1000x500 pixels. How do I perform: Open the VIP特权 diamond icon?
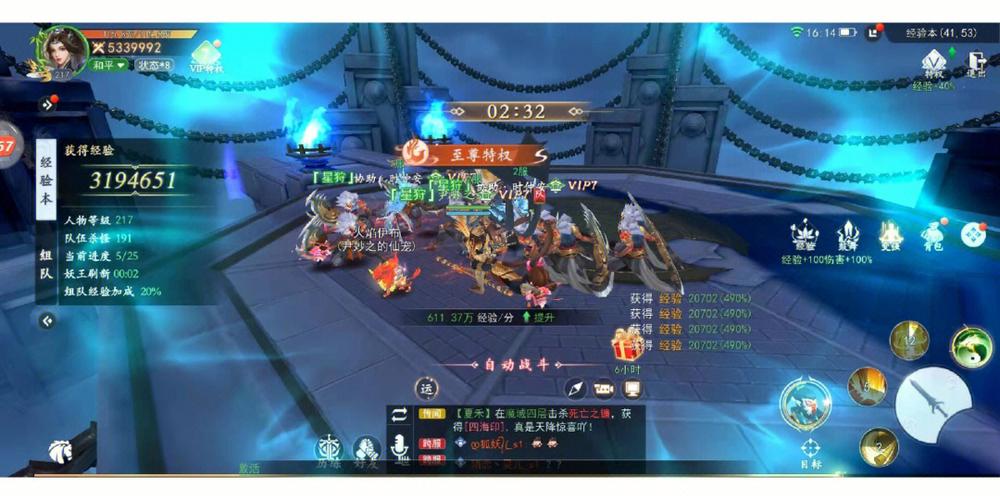pyautogui.click(x=207, y=56)
